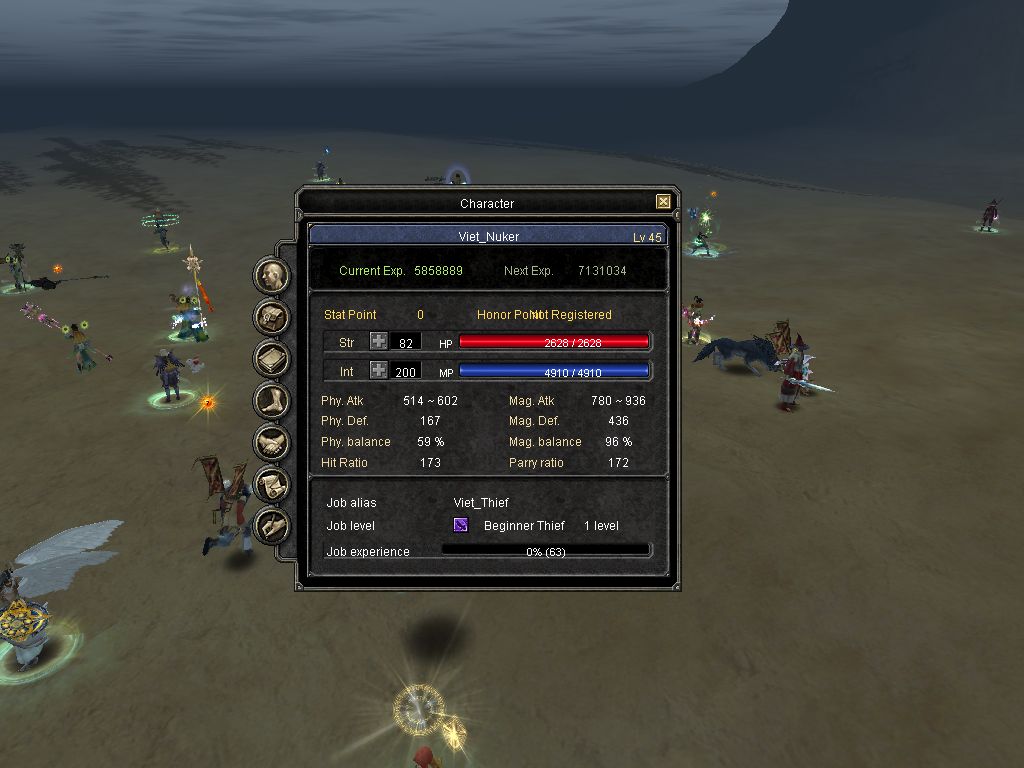This screenshot has width=1024, height=768.
Task: Open the head-icon character tab
Action: click(272, 275)
